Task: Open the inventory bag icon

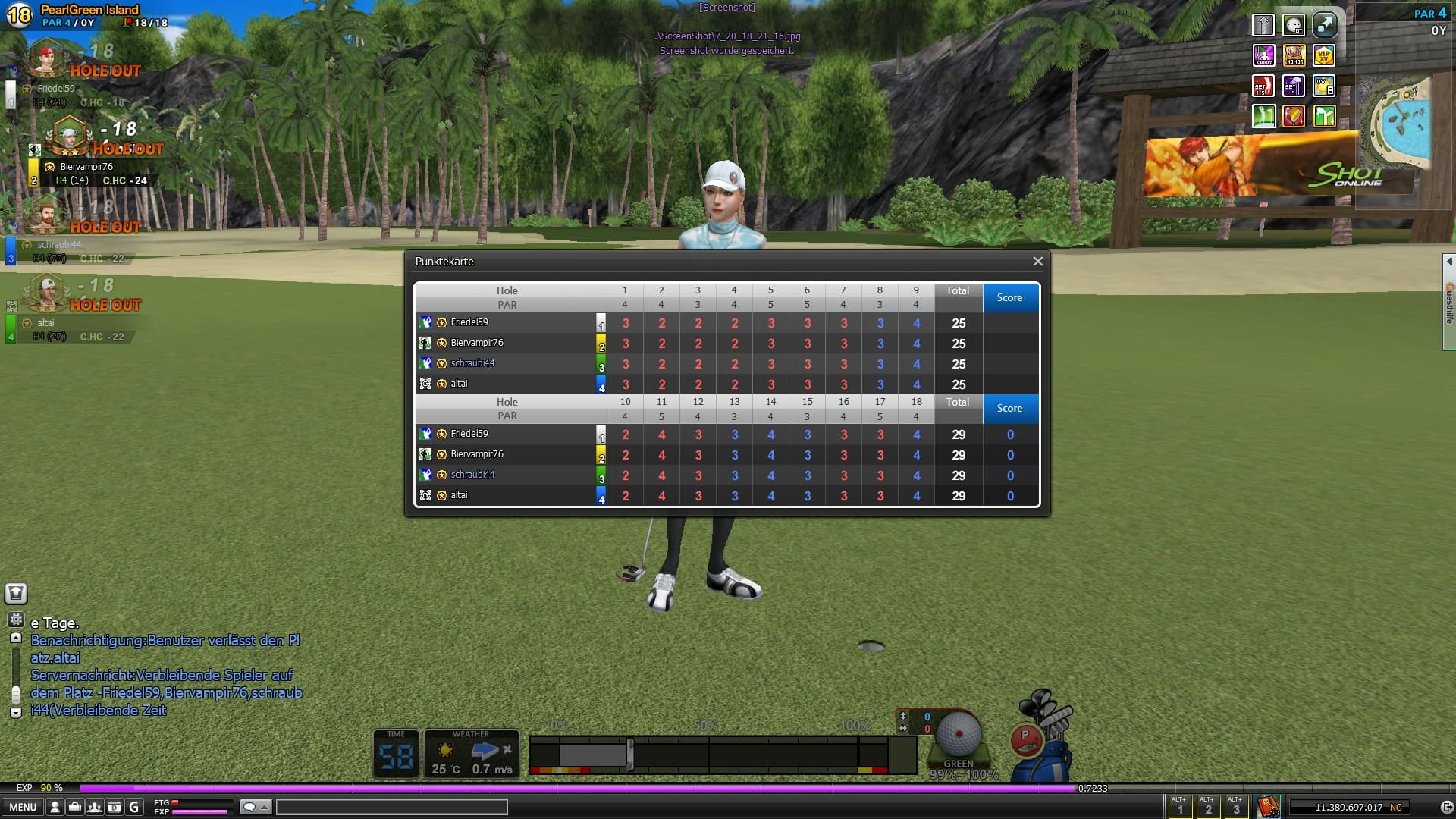Action: point(74,807)
